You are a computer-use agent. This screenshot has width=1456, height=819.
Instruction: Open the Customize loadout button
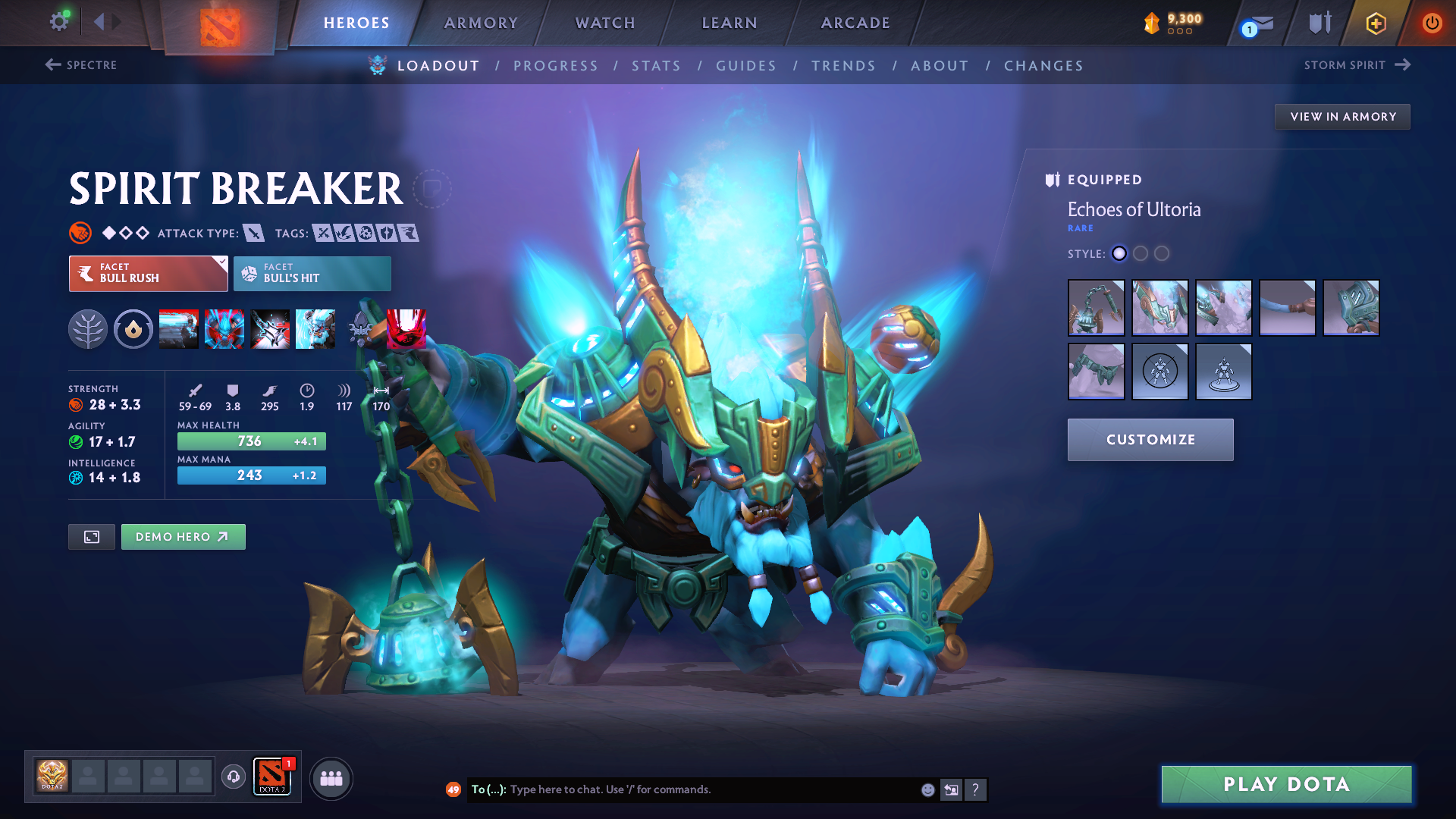[1150, 440]
